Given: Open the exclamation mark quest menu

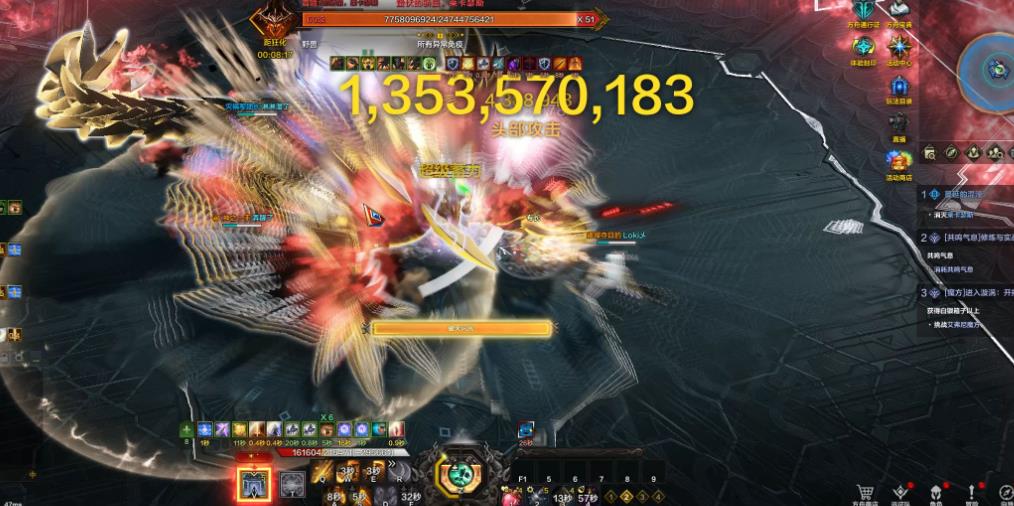Looking at the screenshot, I should coord(972,491).
